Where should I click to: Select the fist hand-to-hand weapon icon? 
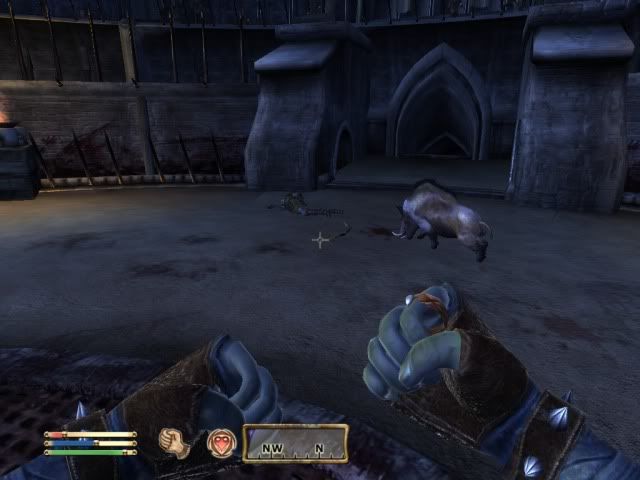[x=177, y=442]
